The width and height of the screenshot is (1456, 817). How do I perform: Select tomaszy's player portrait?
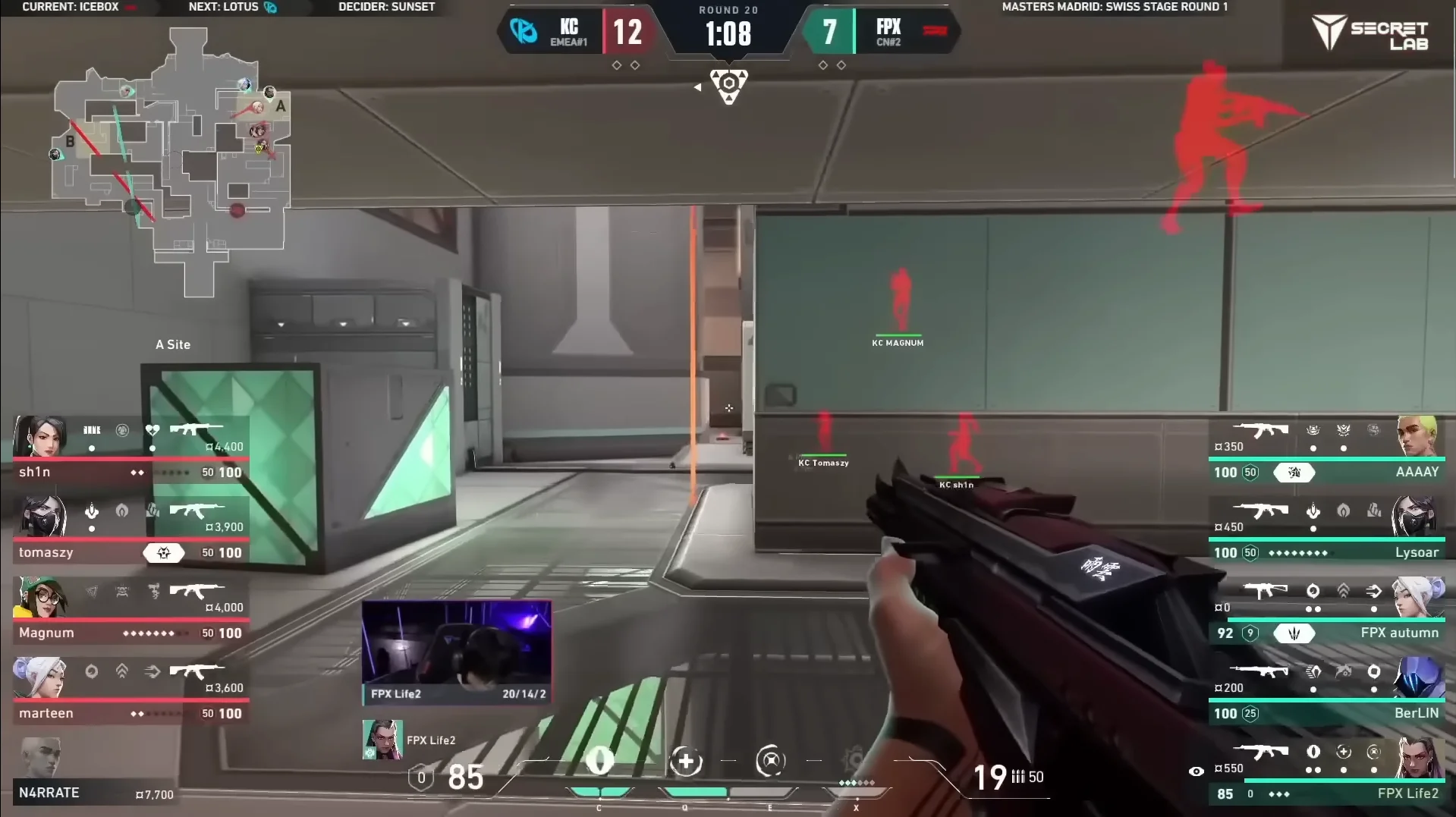click(x=41, y=516)
